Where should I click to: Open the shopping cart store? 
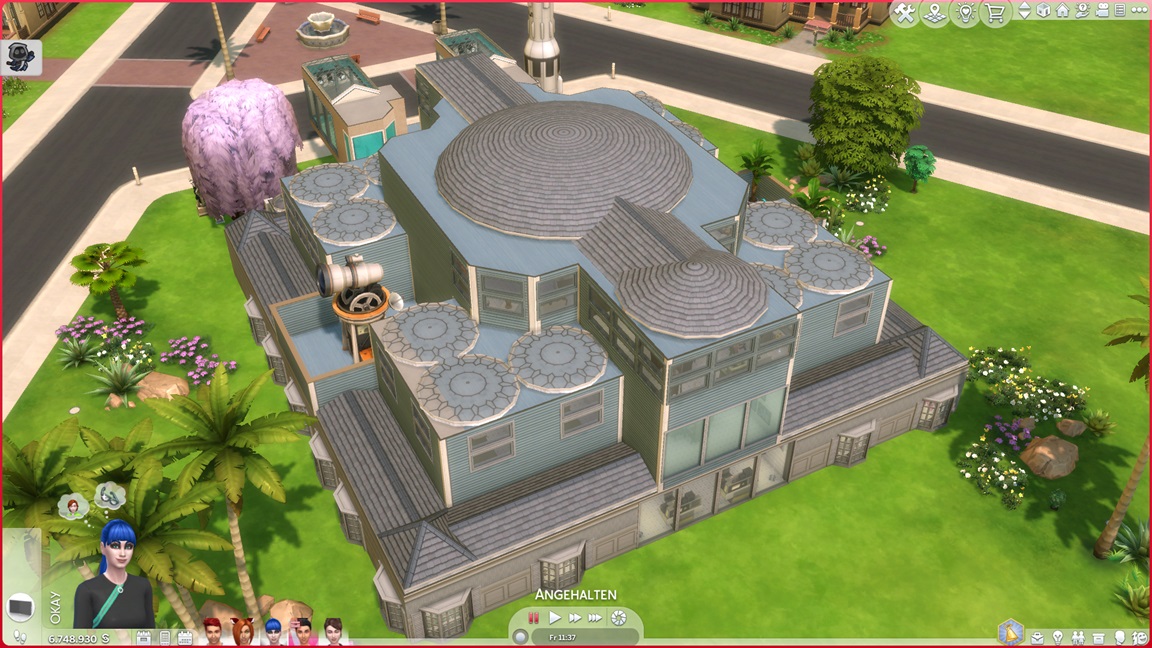click(996, 13)
